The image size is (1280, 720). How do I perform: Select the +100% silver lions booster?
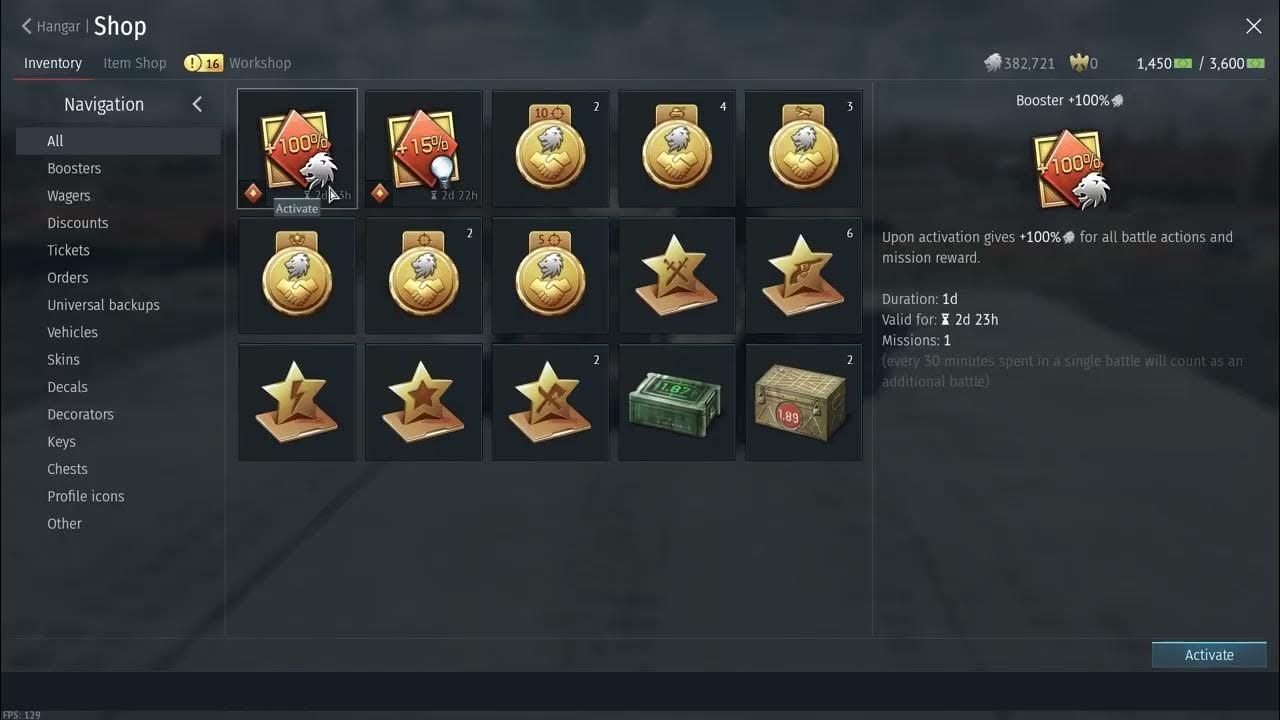click(297, 148)
